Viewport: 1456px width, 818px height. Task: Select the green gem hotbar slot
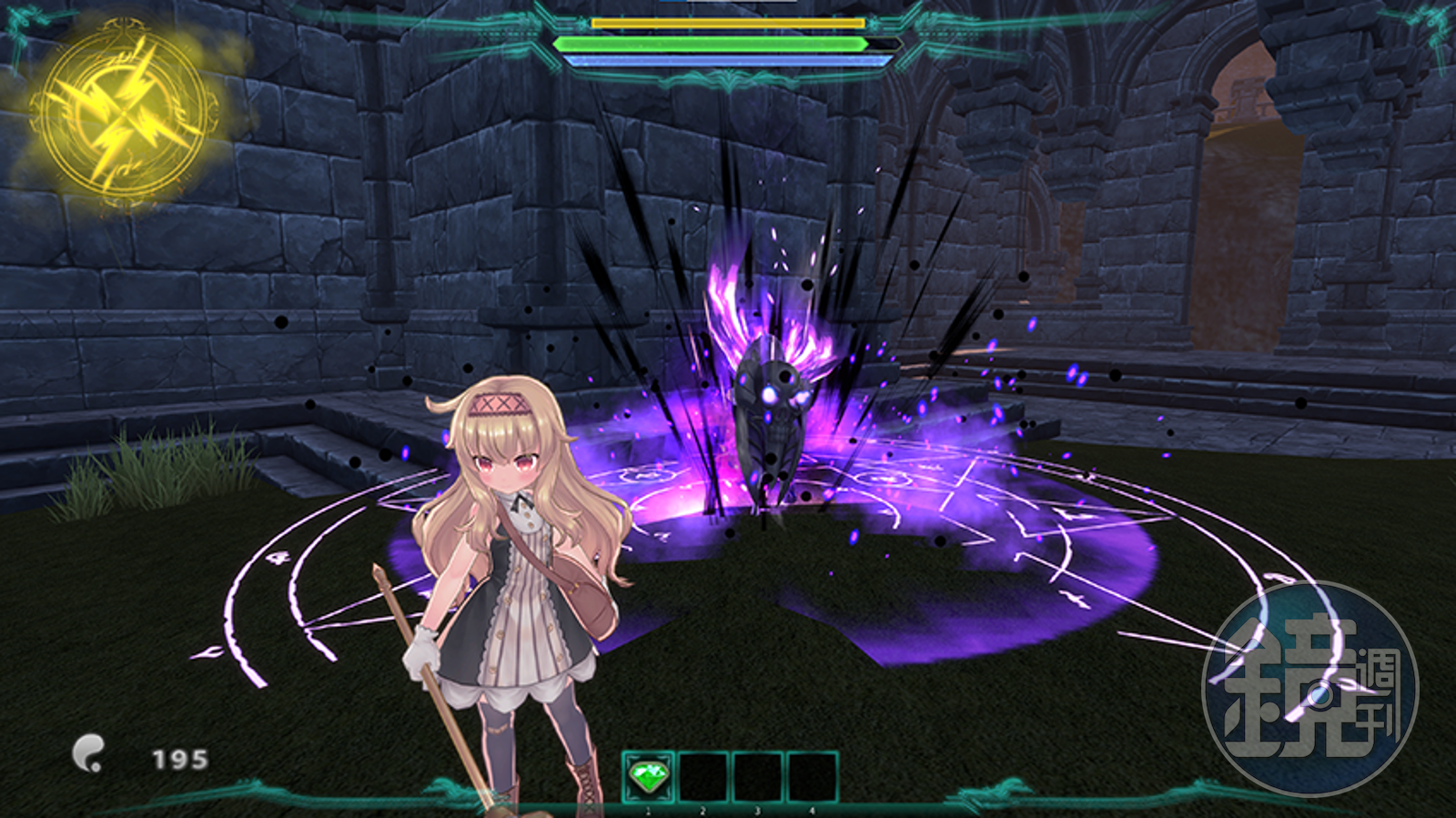tap(648, 777)
